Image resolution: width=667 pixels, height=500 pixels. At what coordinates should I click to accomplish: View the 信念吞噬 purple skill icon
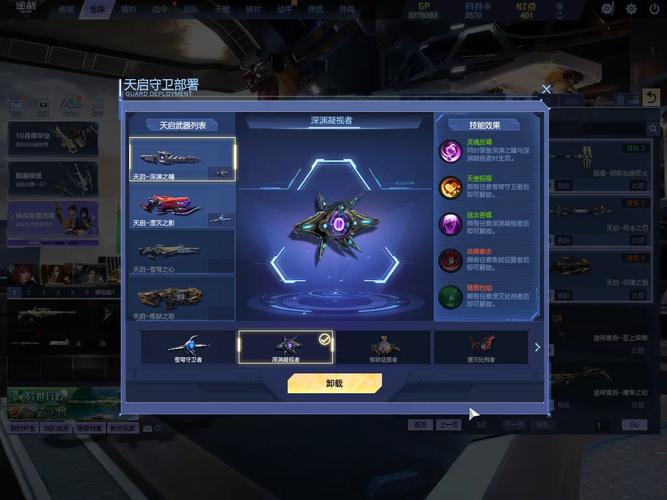click(x=450, y=223)
